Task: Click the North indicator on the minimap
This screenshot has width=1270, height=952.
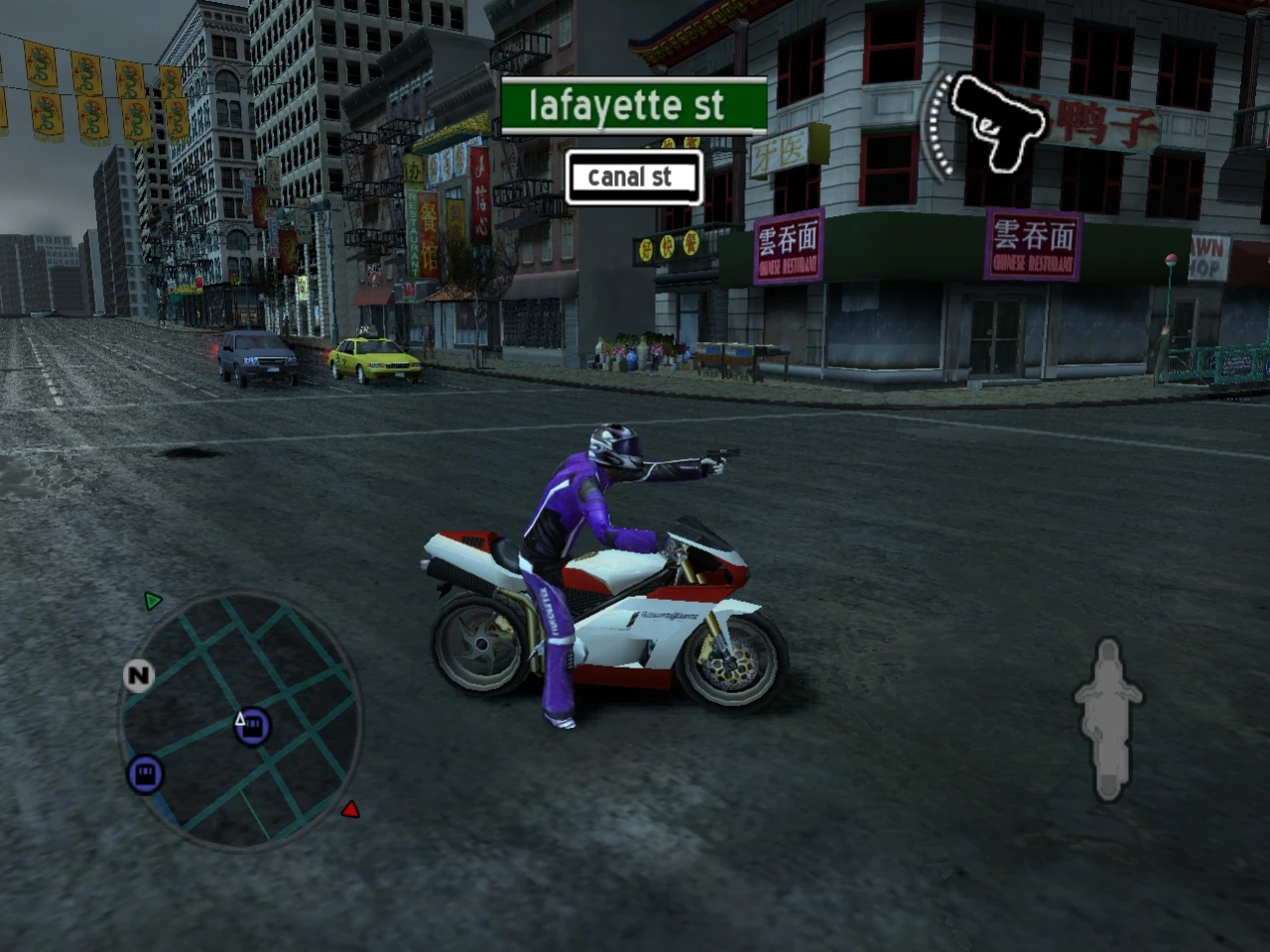Action: coord(139,675)
